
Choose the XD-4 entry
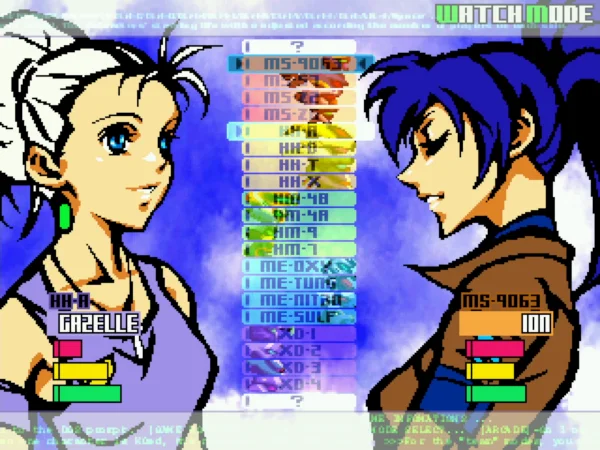click(x=299, y=384)
